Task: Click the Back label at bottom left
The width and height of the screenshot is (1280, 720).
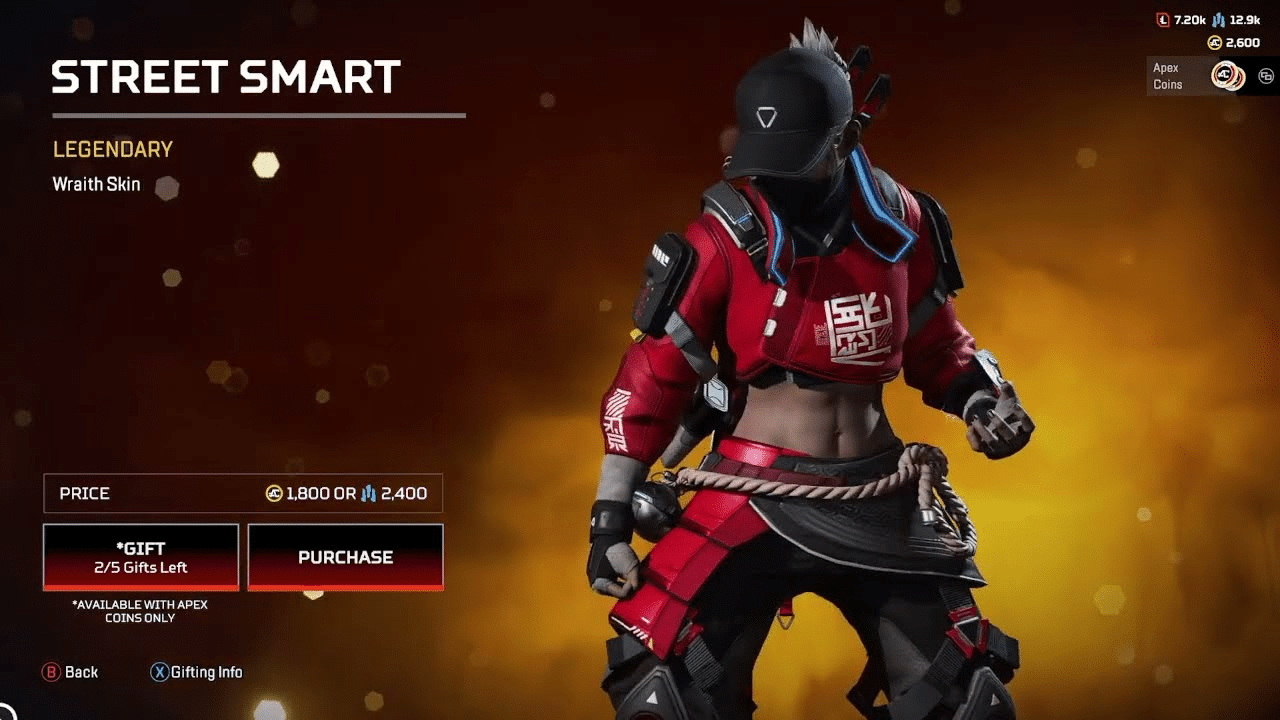Action: point(82,672)
